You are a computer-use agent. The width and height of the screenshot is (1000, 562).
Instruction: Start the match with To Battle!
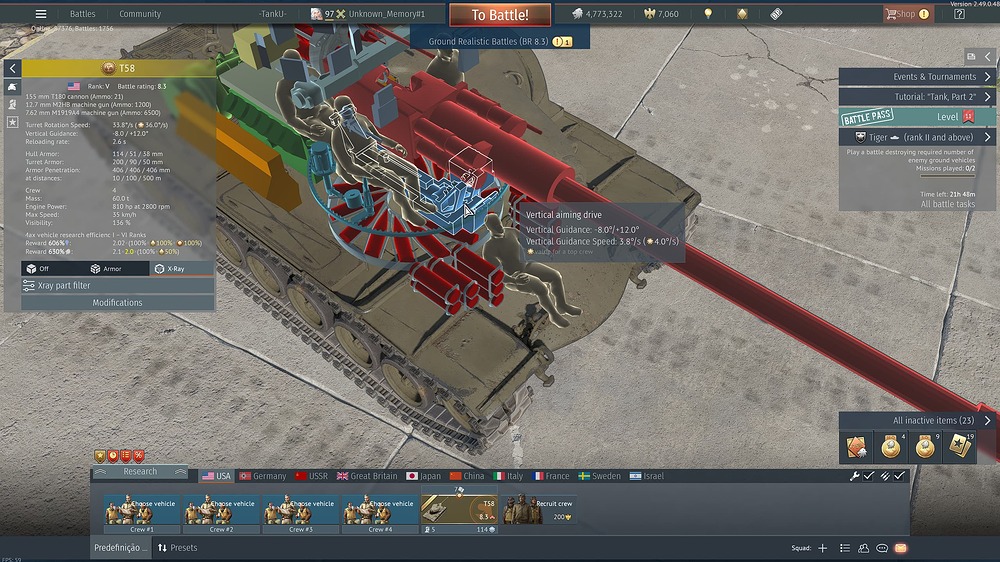(x=499, y=15)
